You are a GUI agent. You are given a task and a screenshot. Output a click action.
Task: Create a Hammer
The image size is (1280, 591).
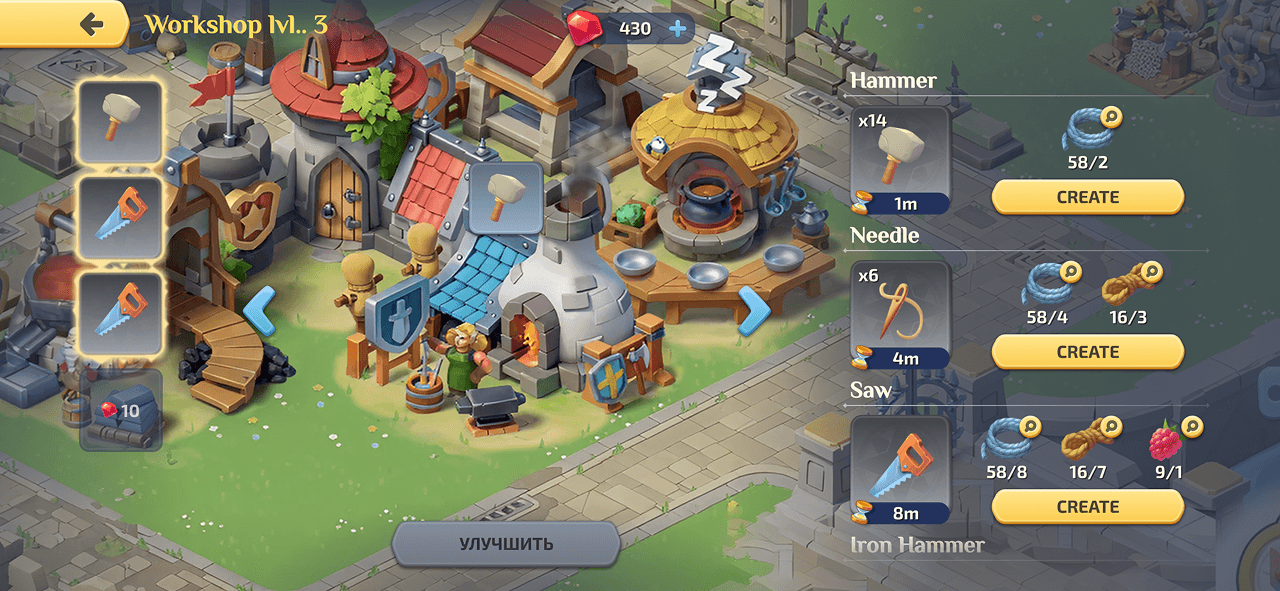[x=1087, y=197]
